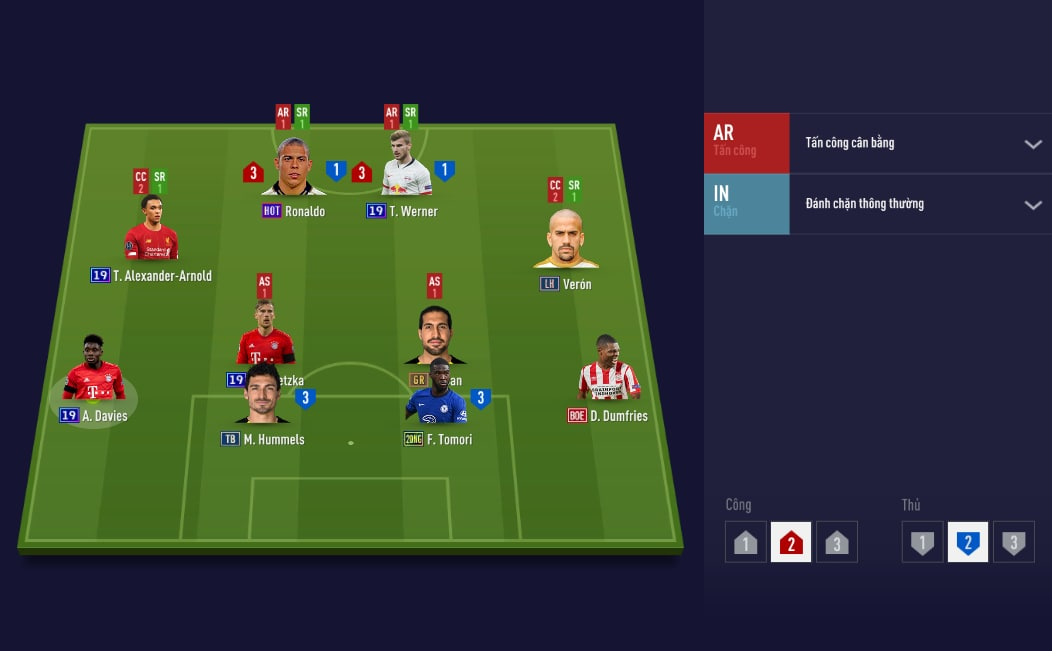Choose Thủ defense level 2
1052x651 pixels.
pyautogui.click(x=968, y=542)
